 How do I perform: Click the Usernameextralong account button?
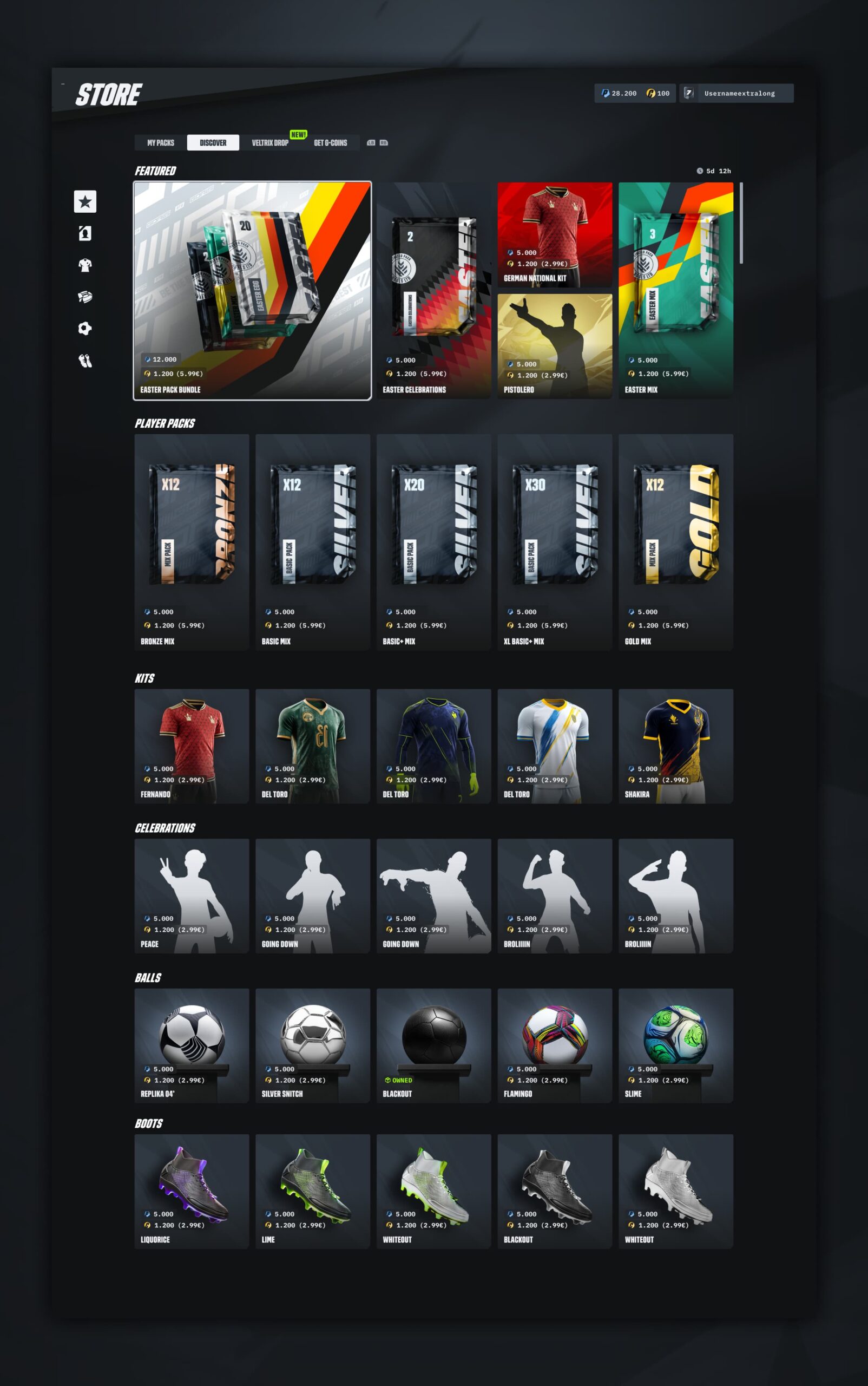(x=740, y=93)
